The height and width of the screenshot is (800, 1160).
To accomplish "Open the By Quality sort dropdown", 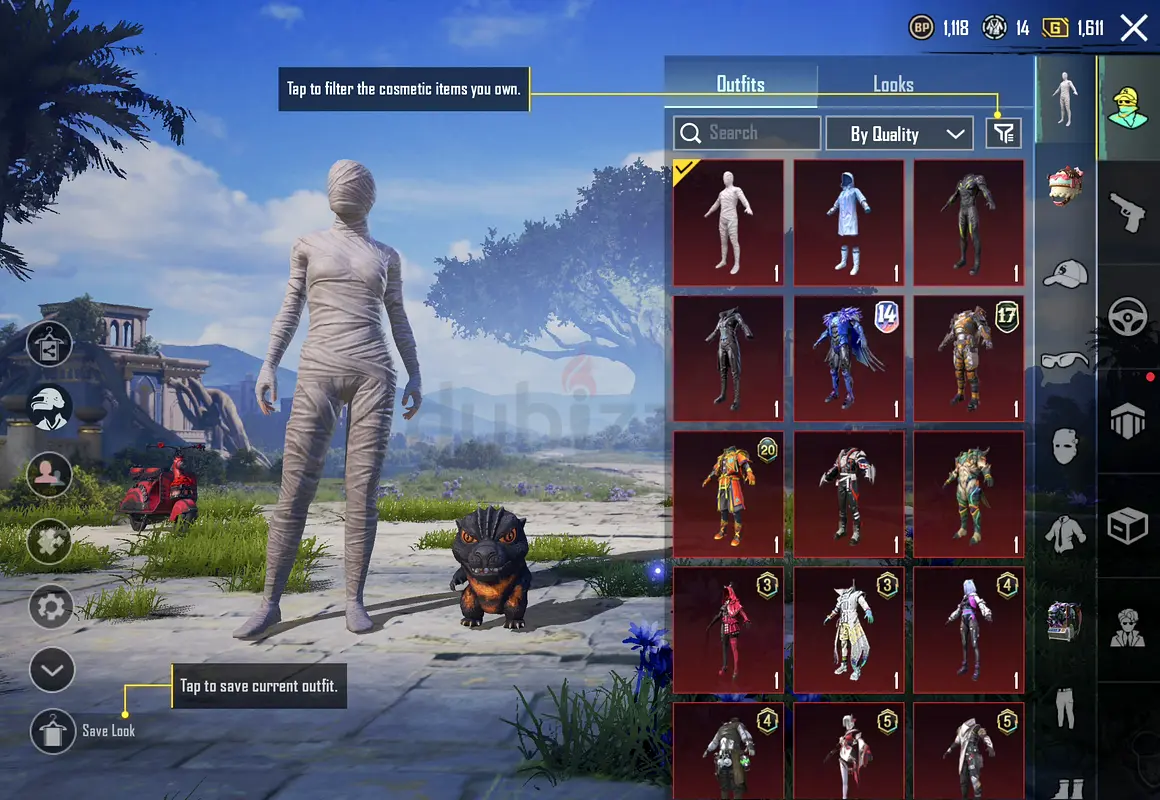I will click(898, 134).
